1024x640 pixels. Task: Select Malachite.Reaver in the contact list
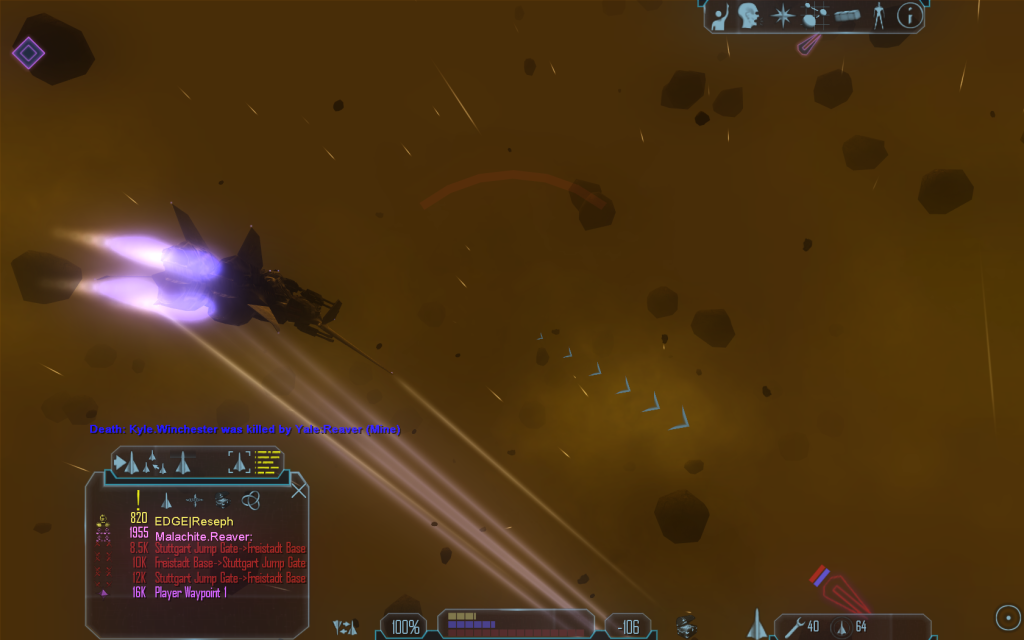(203, 535)
